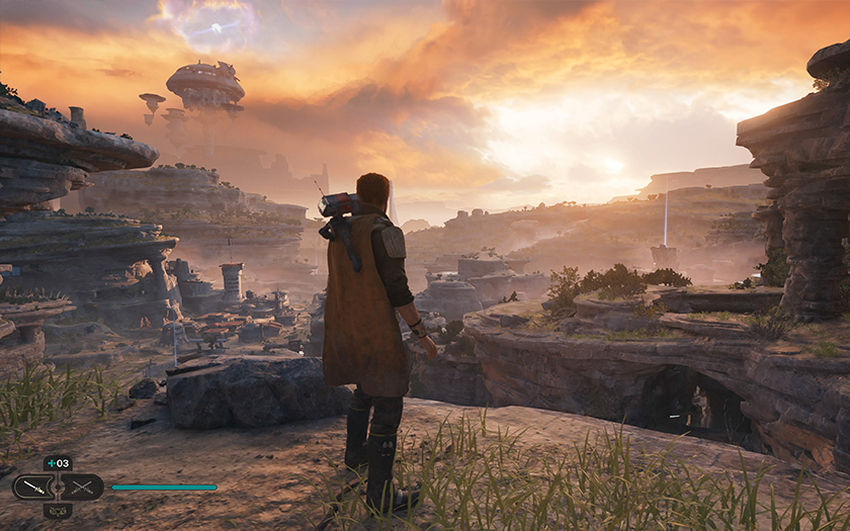Activate the companion slot below the stances
Viewport: 850px width, 531px height.
(57, 511)
